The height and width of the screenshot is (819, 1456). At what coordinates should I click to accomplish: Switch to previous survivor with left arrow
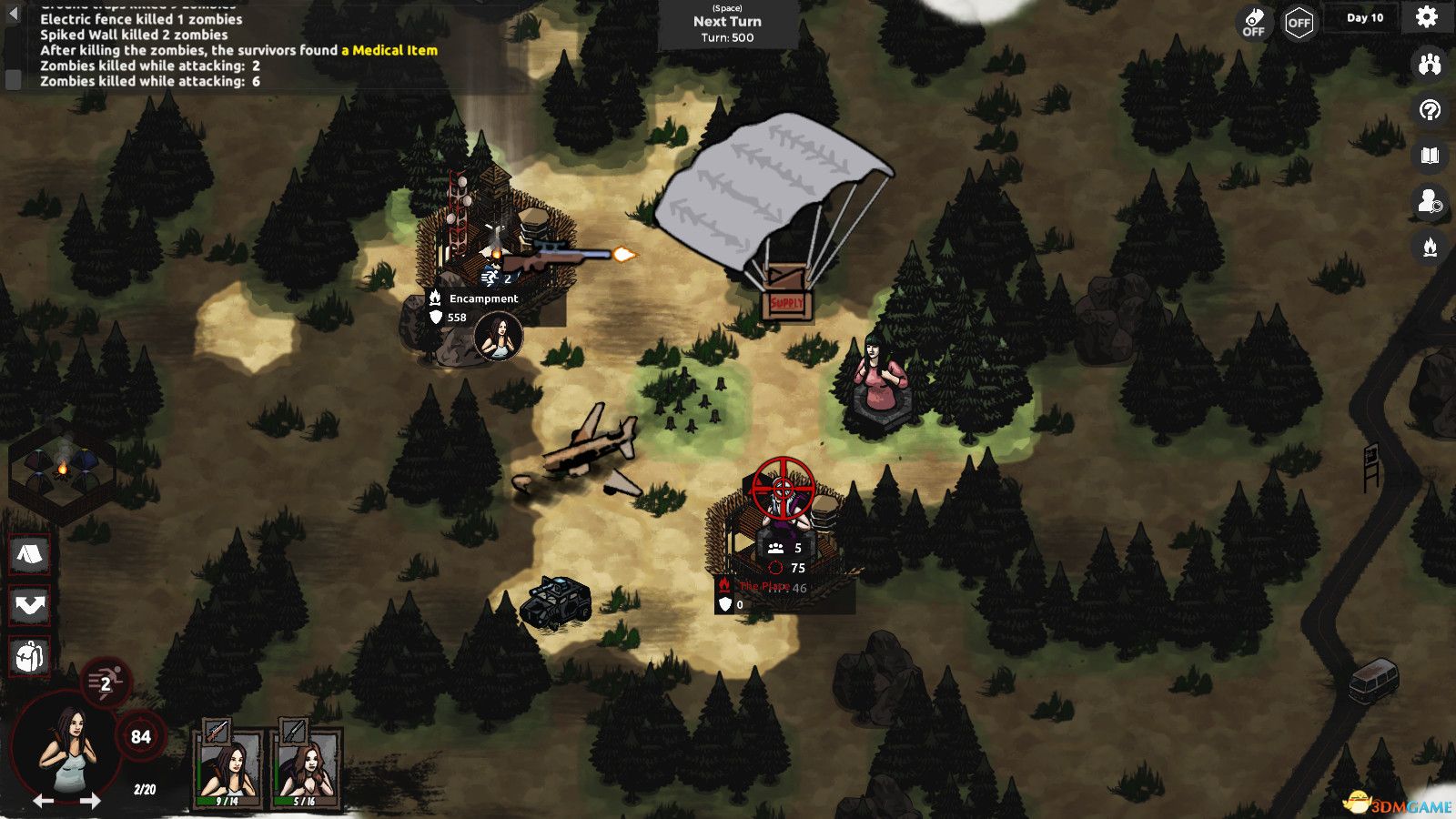pos(43,801)
